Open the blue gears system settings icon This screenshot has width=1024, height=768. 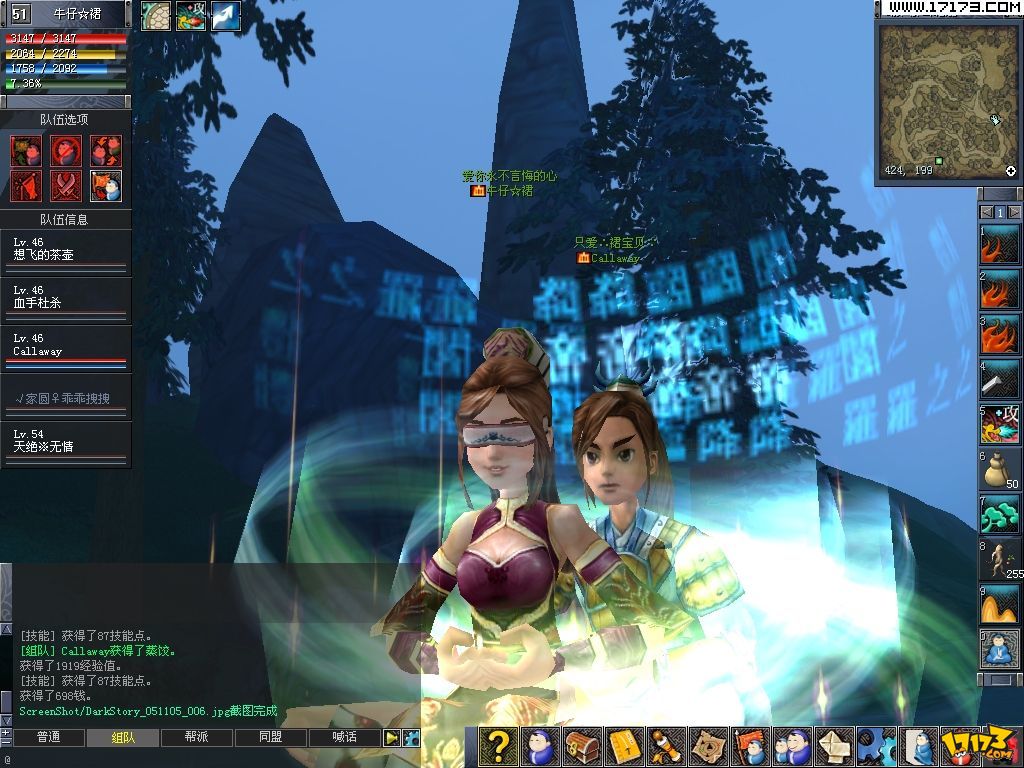(x=876, y=746)
